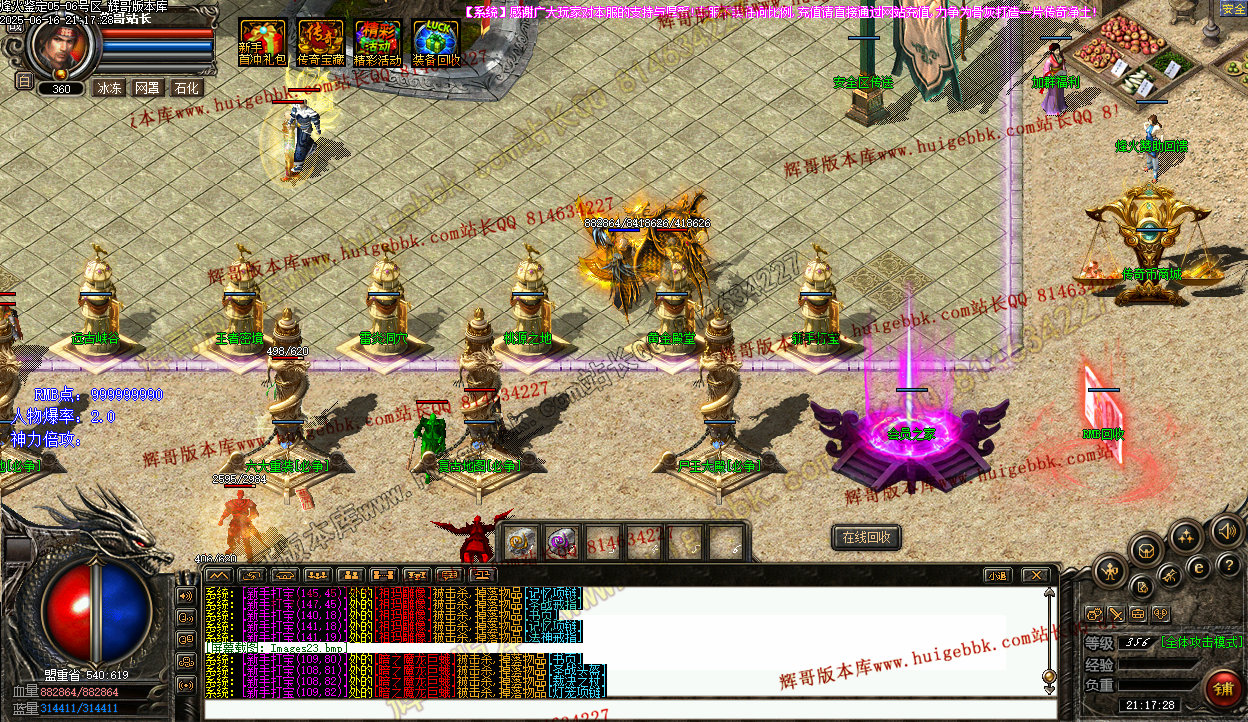Screen dimensions: 1248x722
Task: Open the crossed swords round button
Action: [x=1168, y=576]
